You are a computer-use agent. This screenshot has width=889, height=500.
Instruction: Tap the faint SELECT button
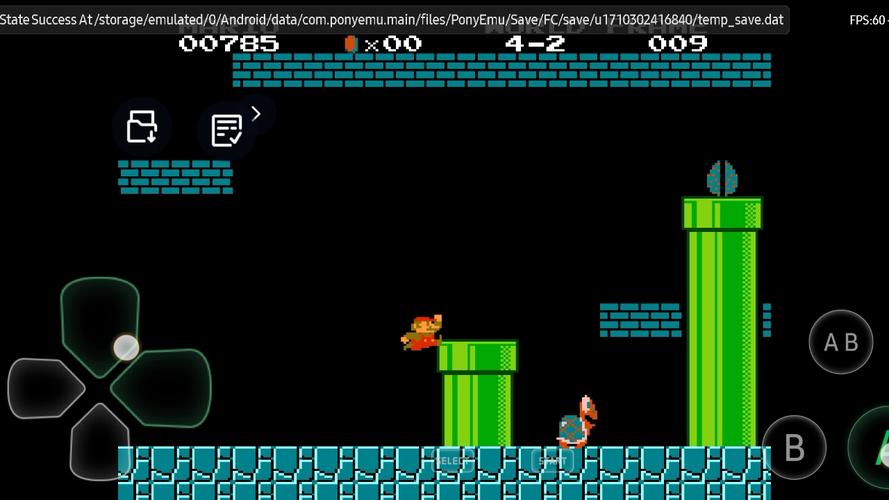(451, 460)
